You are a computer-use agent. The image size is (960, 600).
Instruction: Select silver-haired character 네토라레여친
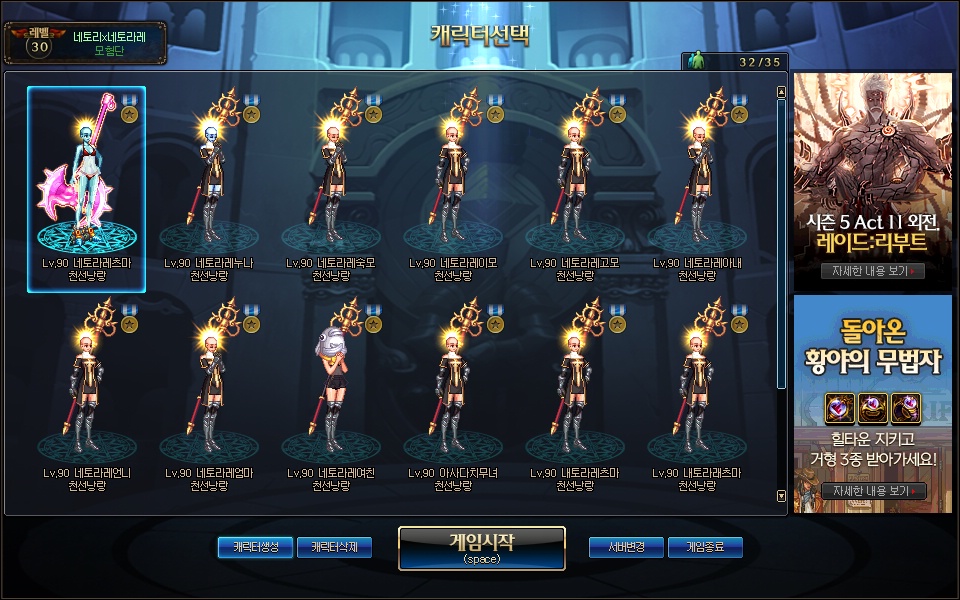pyautogui.click(x=331, y=398)
